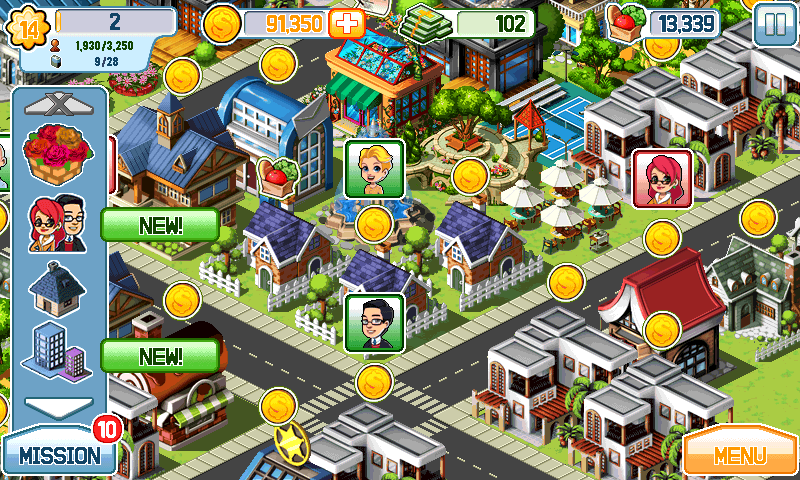Open the orange MENU button

tap(740, 455)
